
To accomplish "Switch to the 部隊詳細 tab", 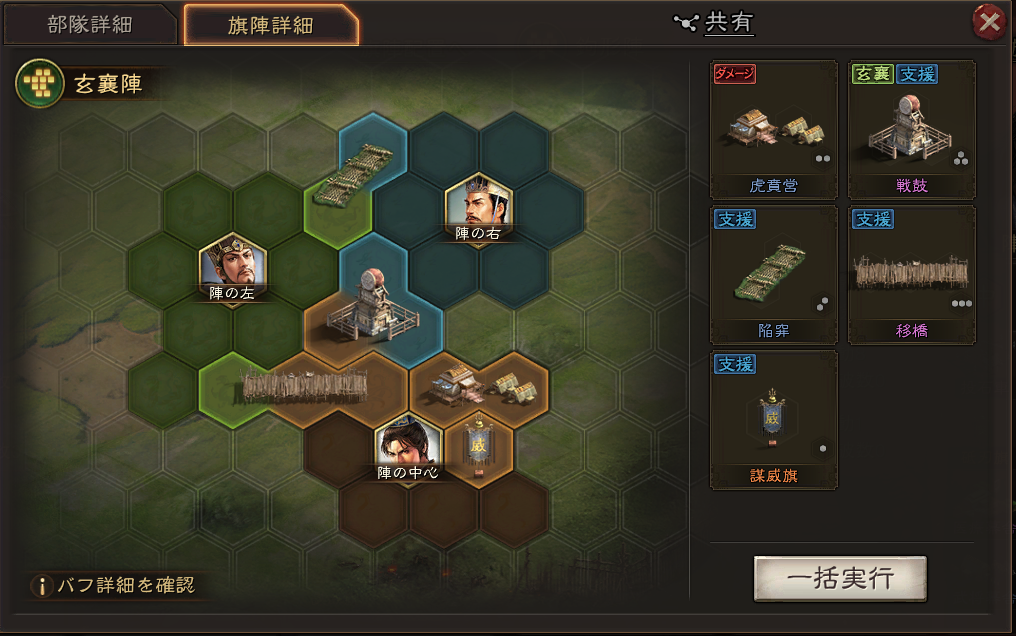I will pos(89,25).
